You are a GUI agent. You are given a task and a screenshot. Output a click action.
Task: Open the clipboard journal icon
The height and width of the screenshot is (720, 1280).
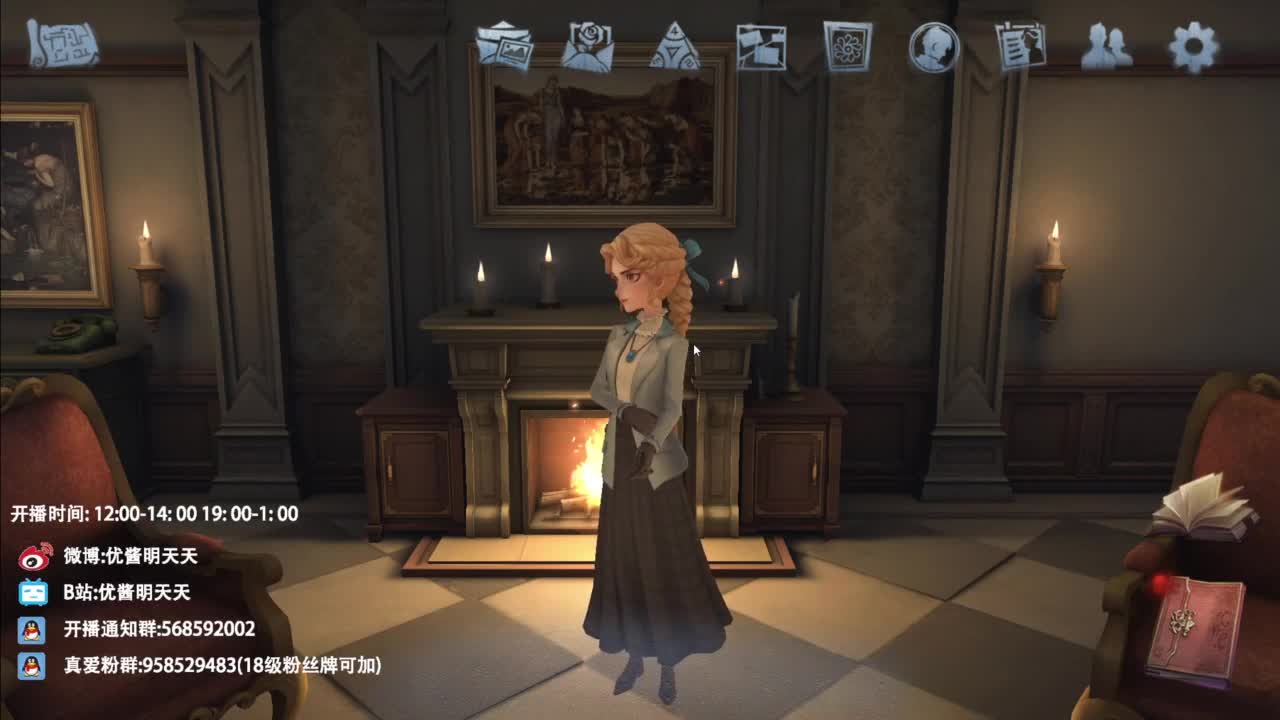pyautogui.click(x=1020, y=44)
